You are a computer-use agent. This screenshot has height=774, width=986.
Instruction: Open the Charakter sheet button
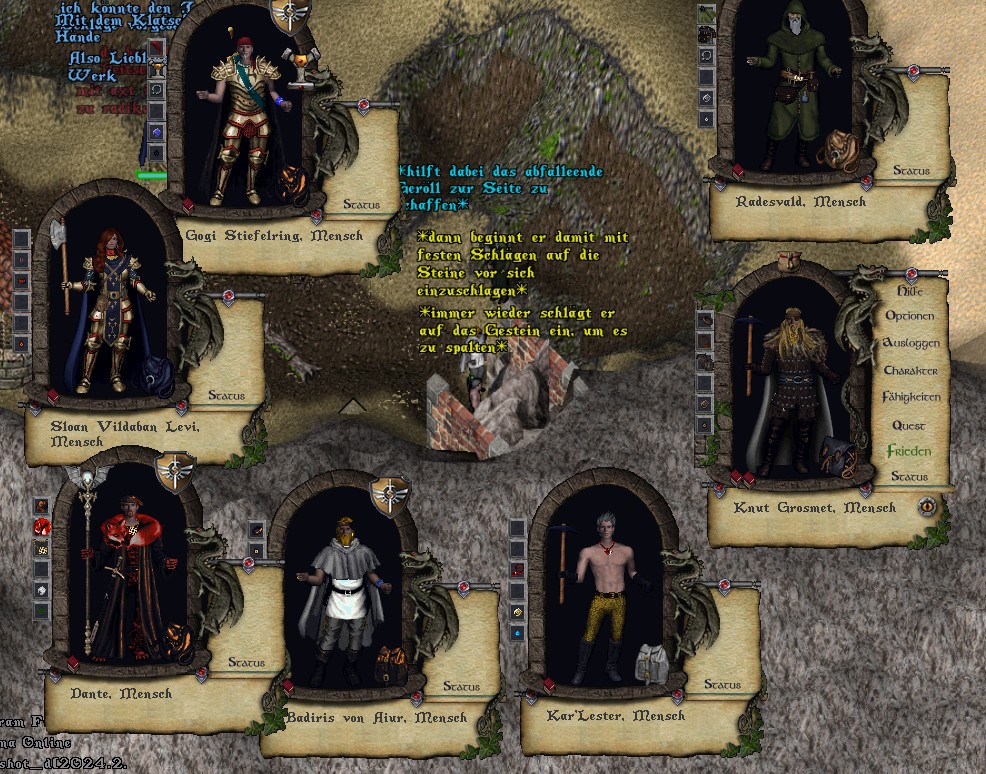pyautogui.click(x=910, y=370)
